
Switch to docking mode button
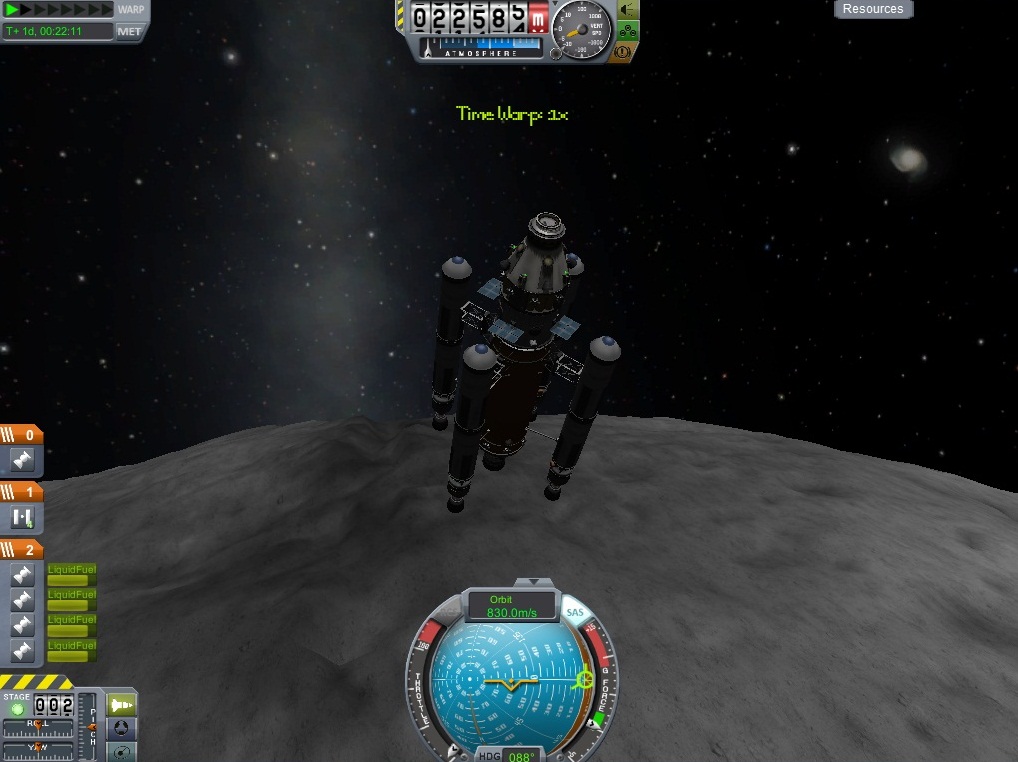click(120, 728)
